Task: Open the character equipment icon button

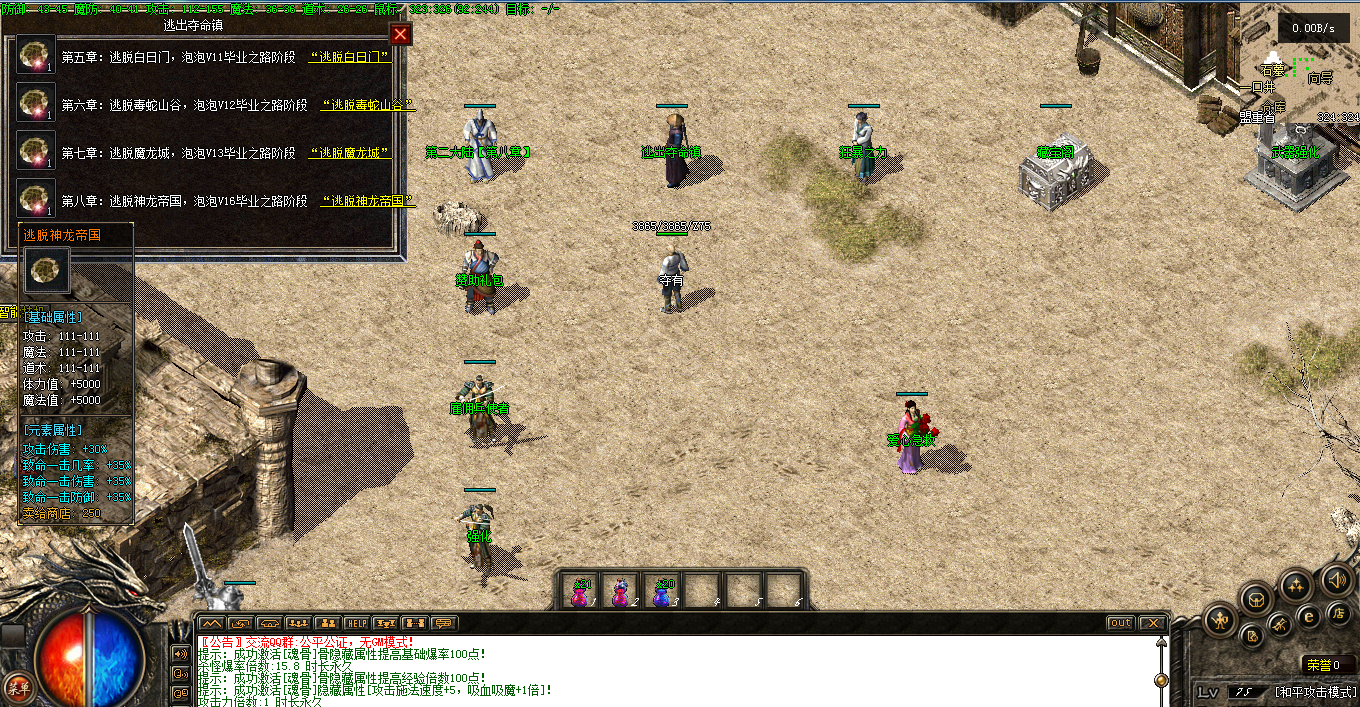Action: (x=1221, y=621)
